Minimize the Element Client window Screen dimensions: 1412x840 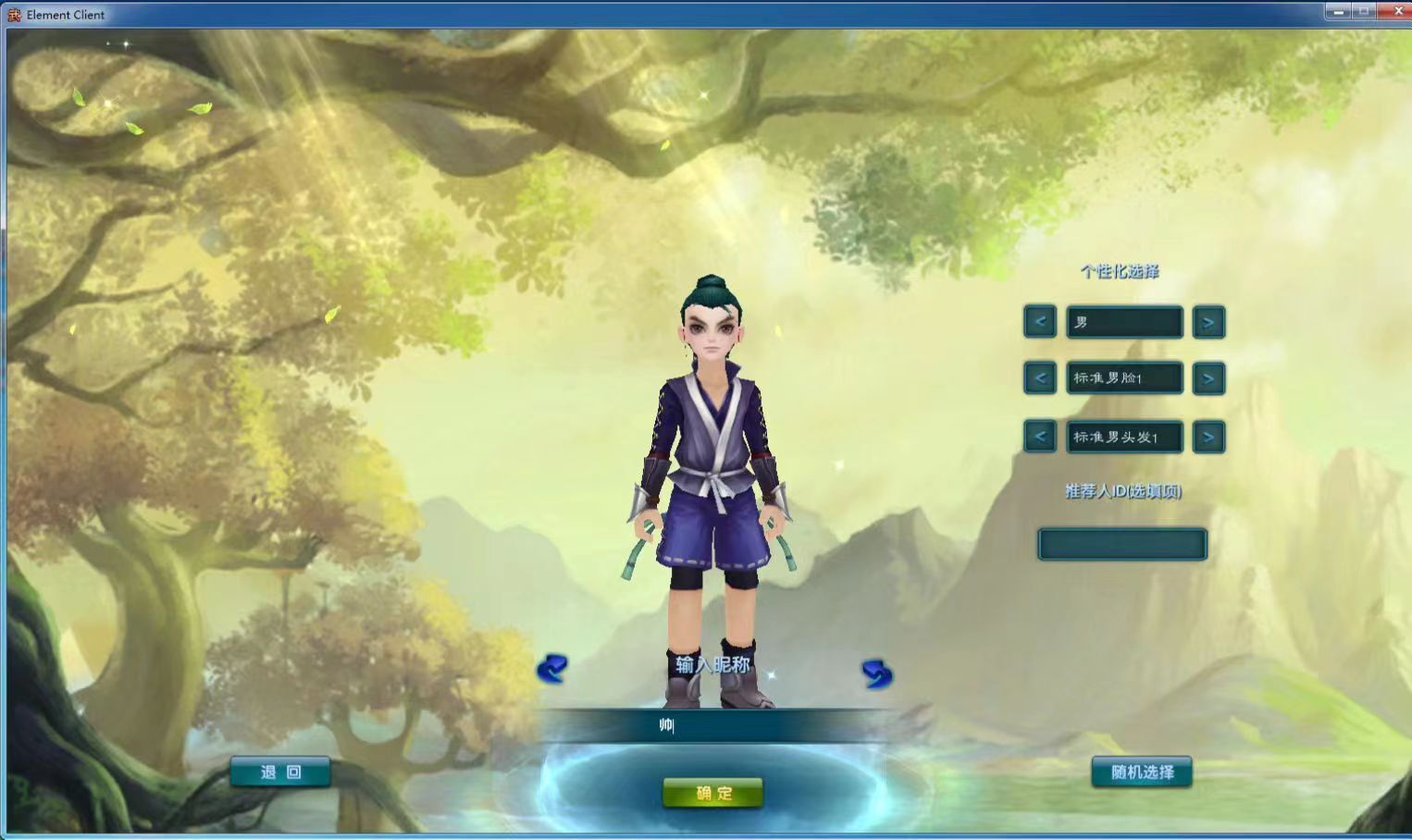coord(1338,12)
